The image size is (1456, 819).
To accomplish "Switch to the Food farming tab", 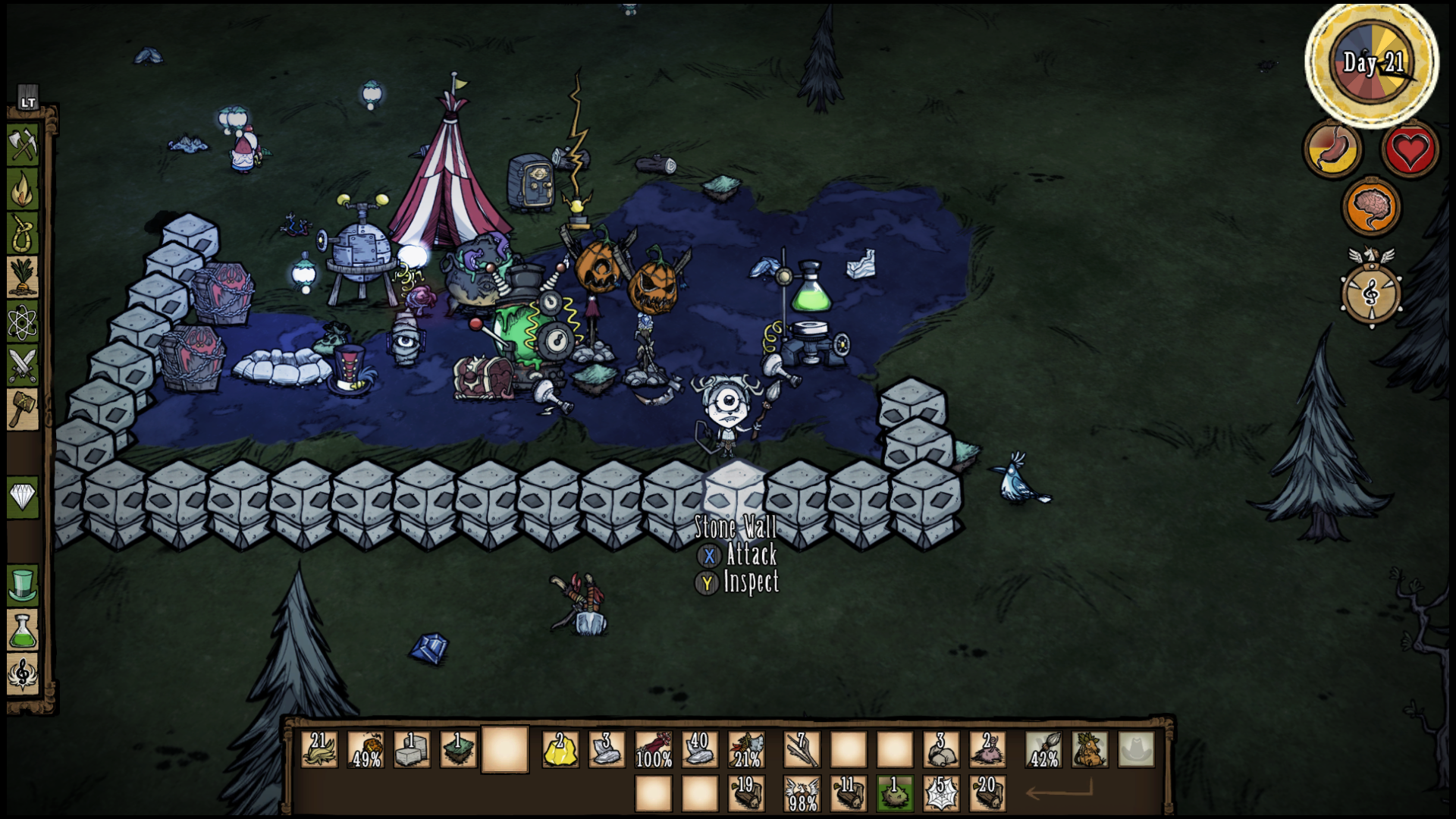I will pos(23,277).
